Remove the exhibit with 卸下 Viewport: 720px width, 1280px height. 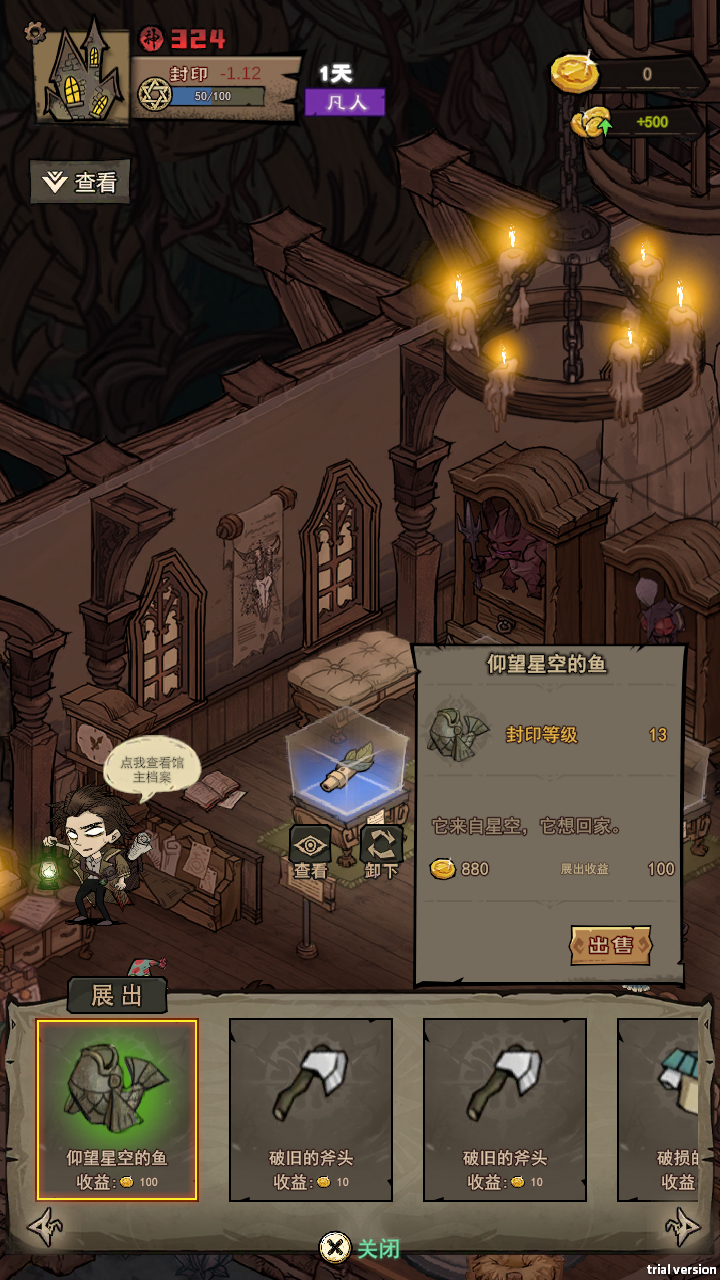[x=381, y=853]
